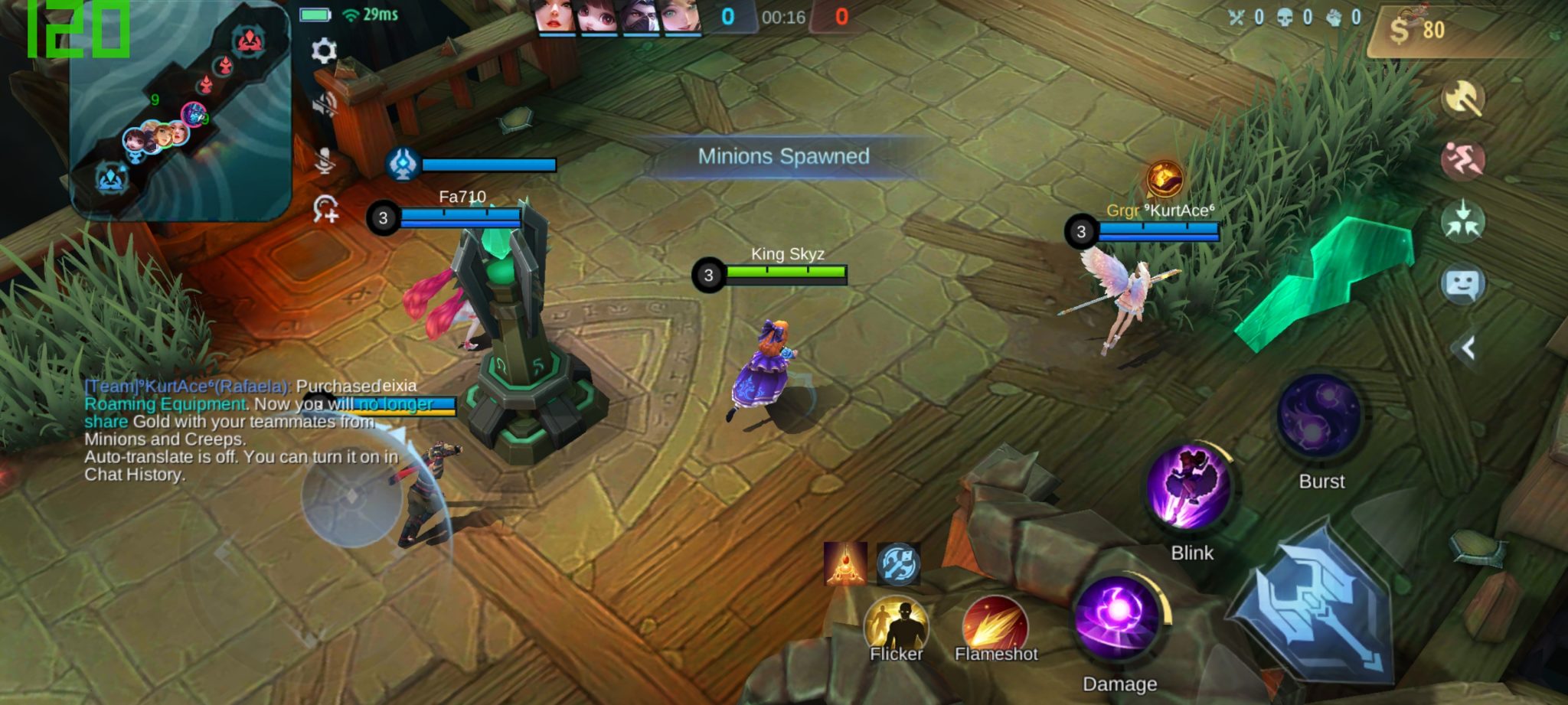The height and width of the screenshot is (705, 1568).
Task: Send the retreat signal with running figure
Action: [x=1463, y=159]
